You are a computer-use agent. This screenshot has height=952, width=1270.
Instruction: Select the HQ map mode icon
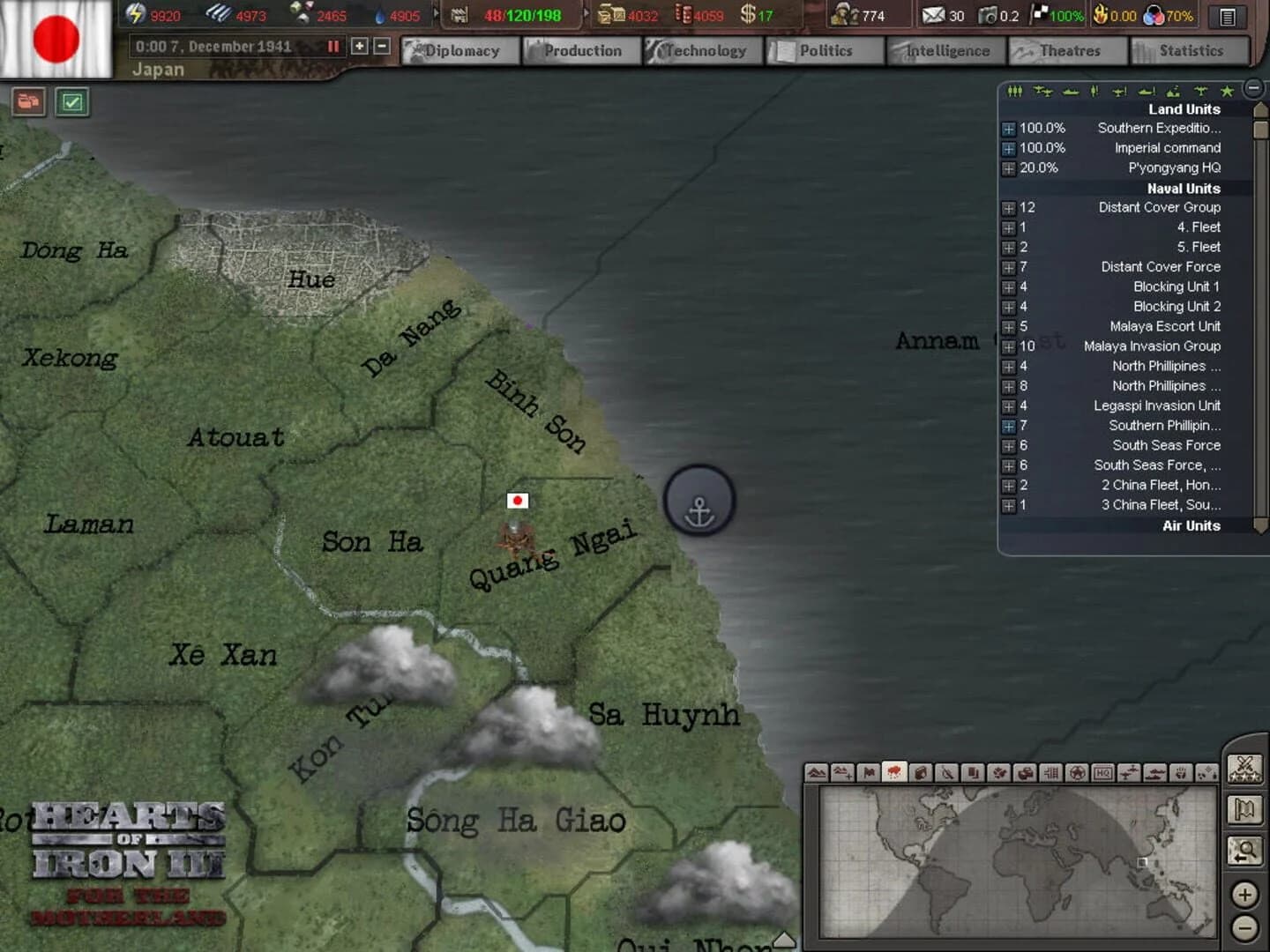click(1105, 773)
